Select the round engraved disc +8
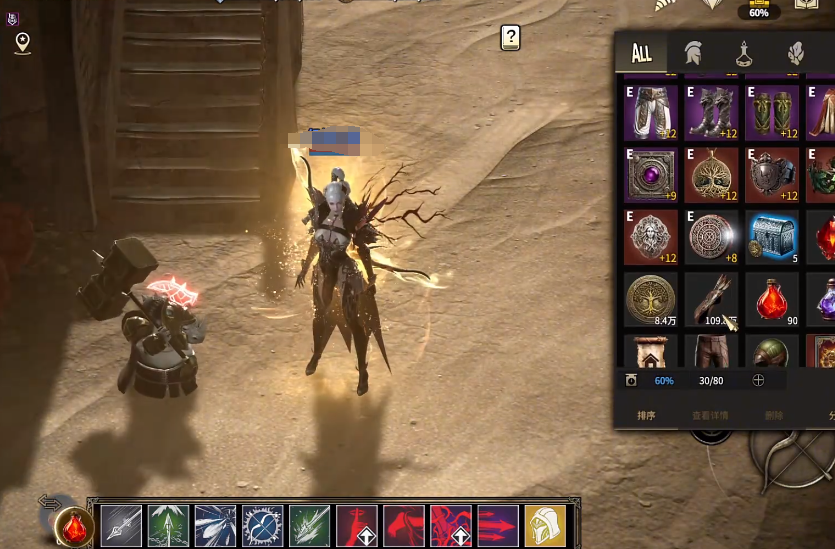The height and width of the screenshot is (549, 835). coord(712,236)
